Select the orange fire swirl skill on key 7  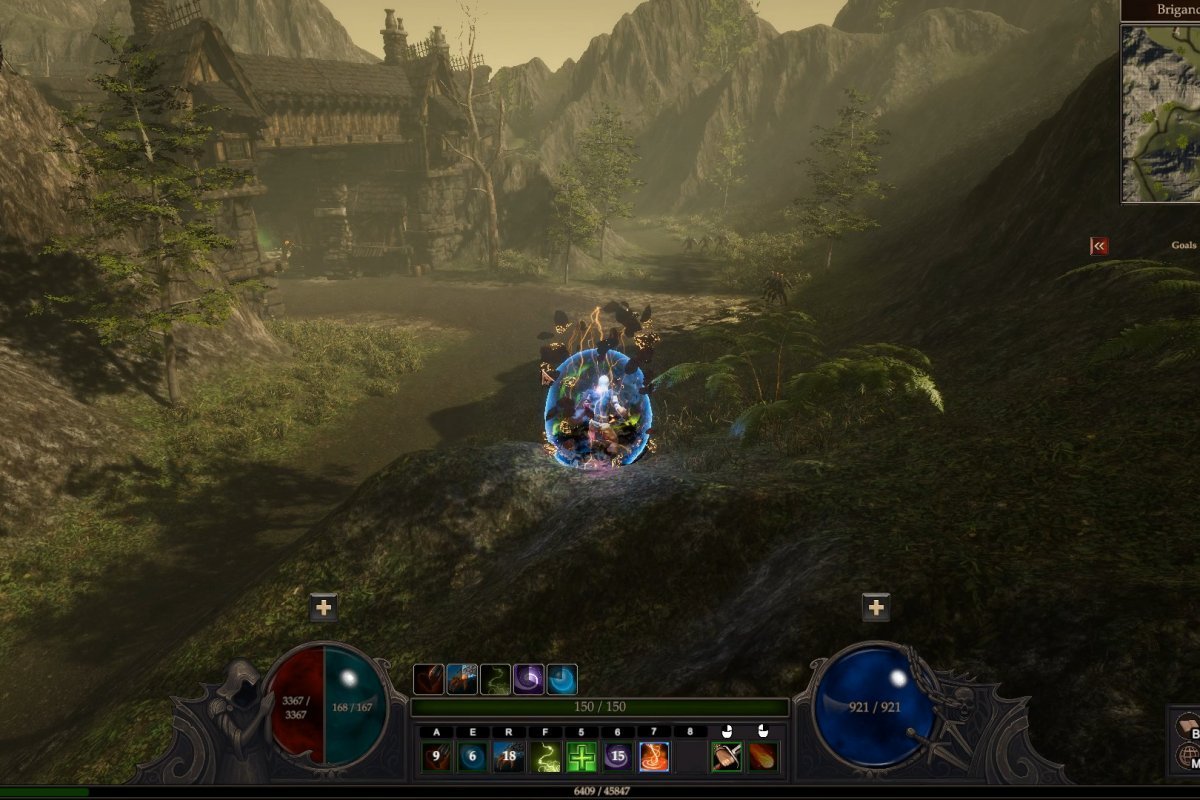coord(654,757)
